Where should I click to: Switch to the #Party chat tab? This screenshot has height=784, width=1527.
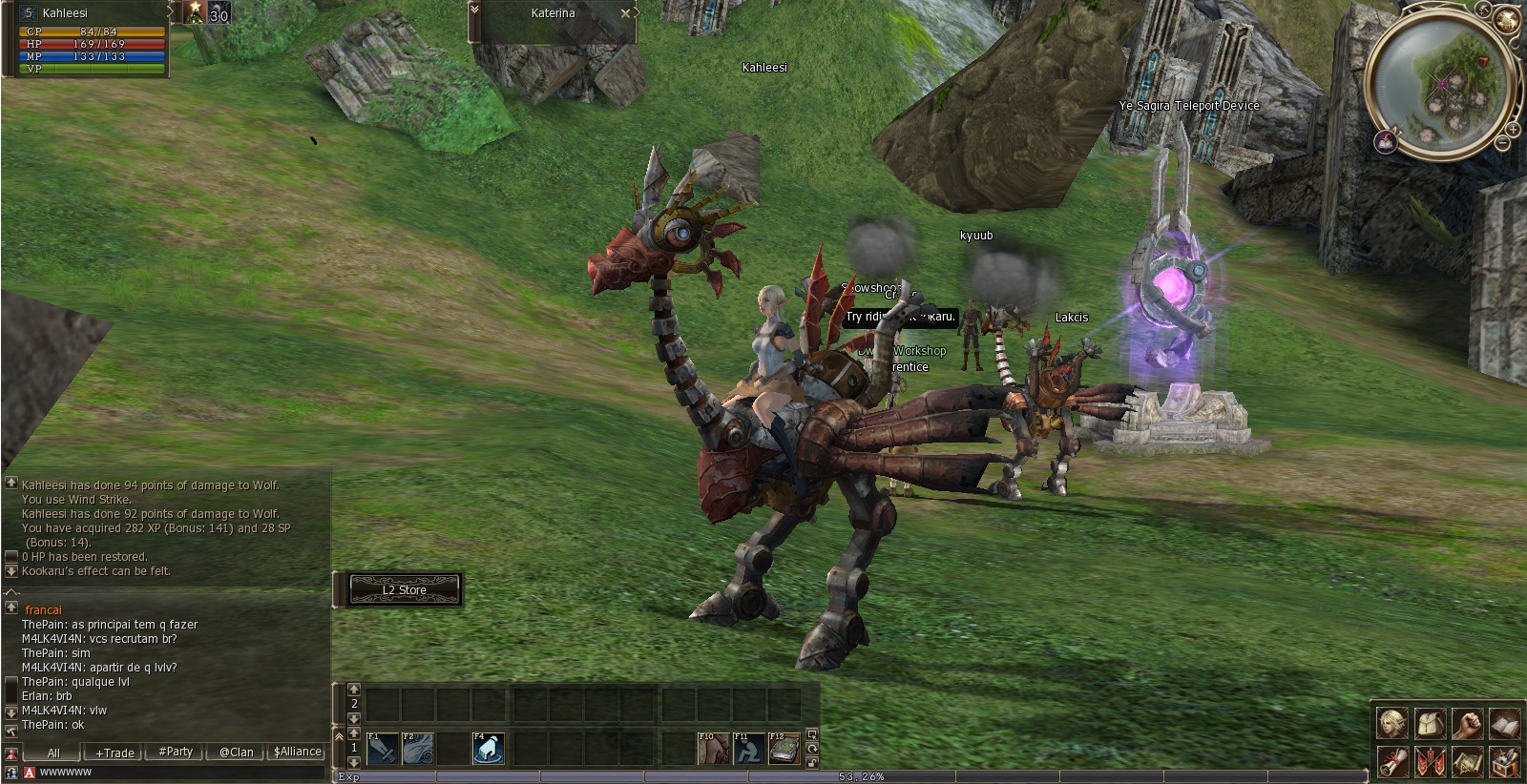(x=176, y=752)
